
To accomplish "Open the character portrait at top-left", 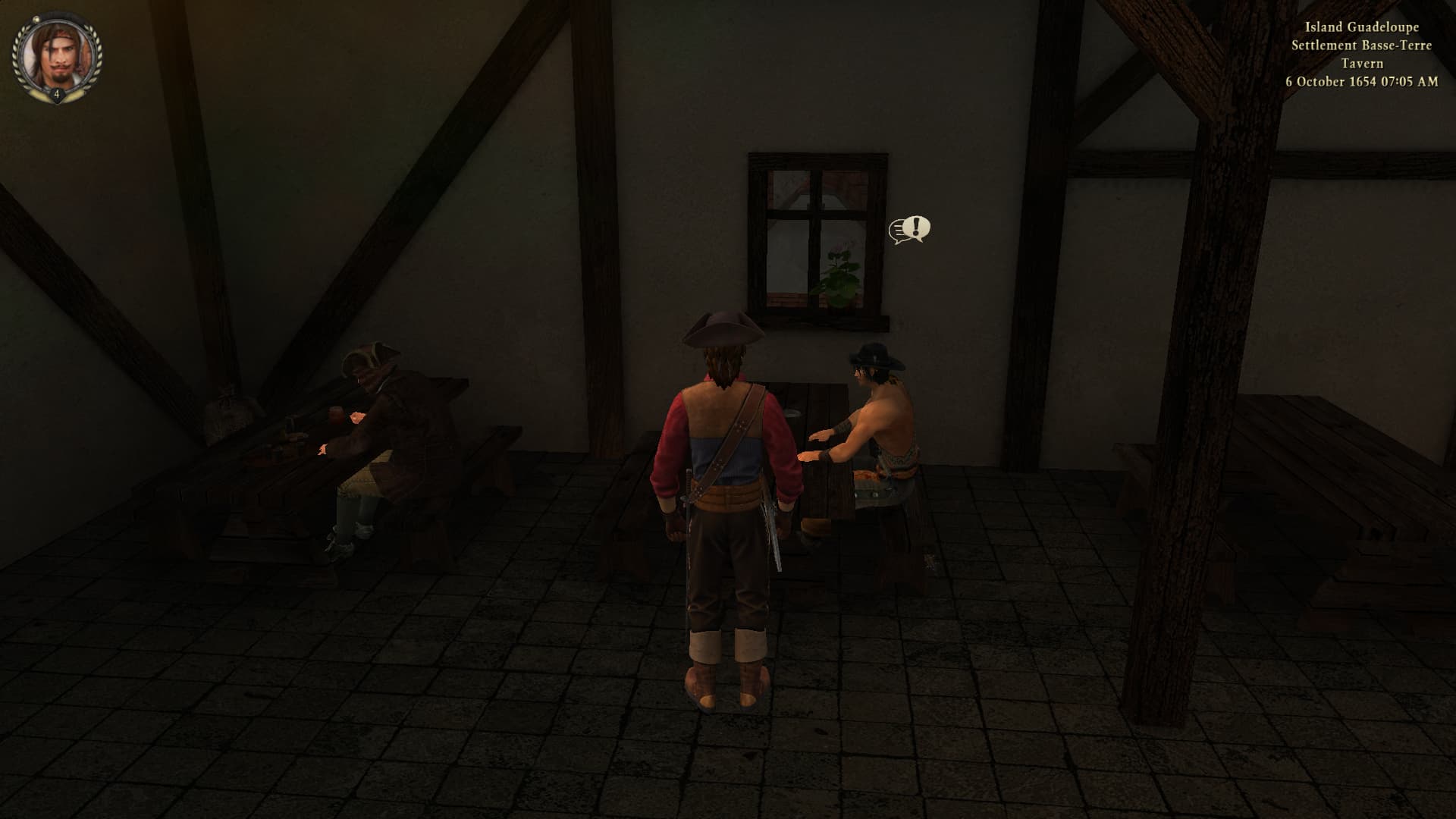I will tap(56, 55).
